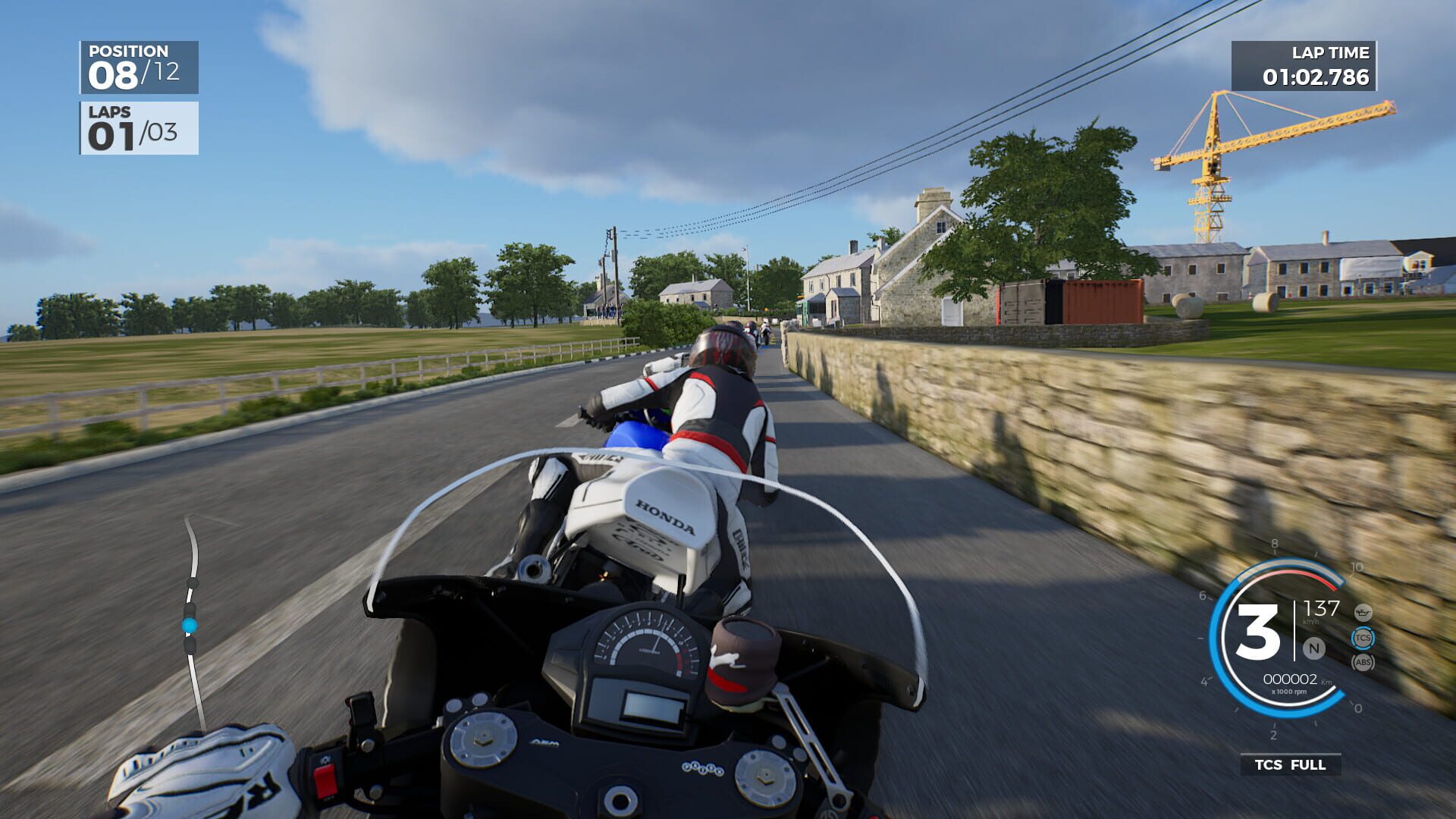Screen dimensions: 1456x819
Task: Click the 137 km/h speed readout
Action: coord(1323,607)
